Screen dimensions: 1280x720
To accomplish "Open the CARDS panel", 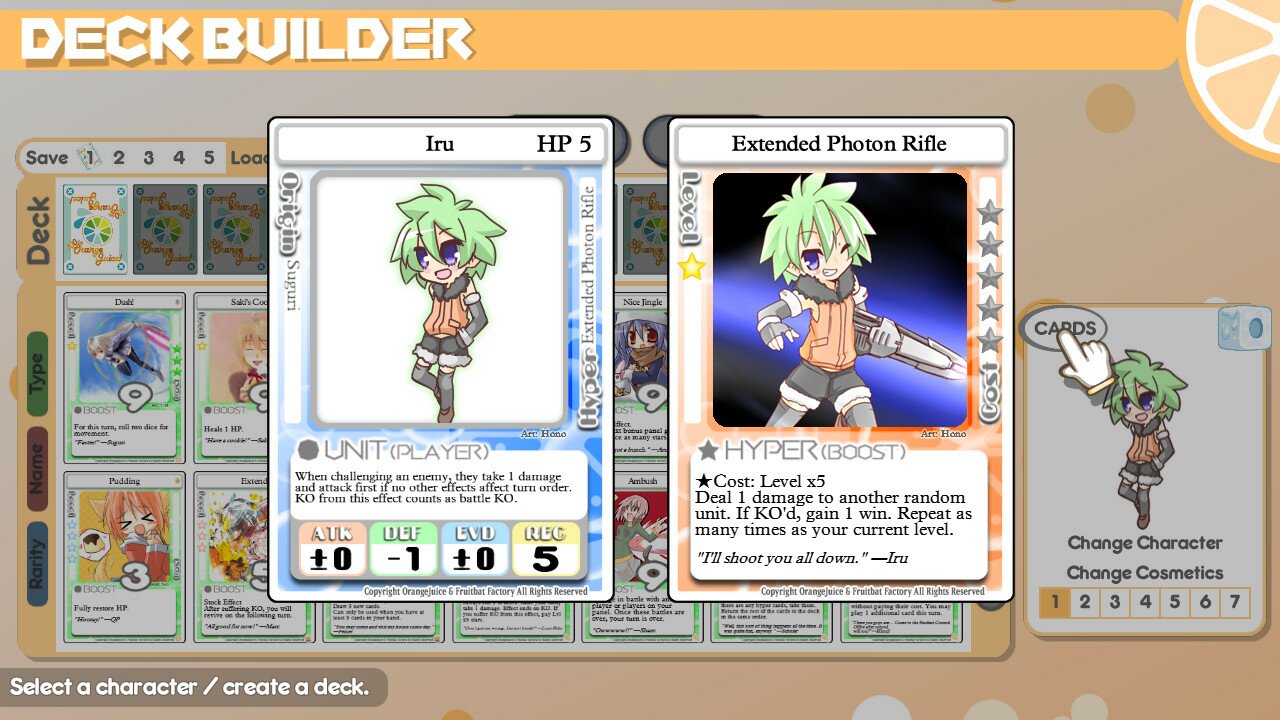I will point(1066,326).
